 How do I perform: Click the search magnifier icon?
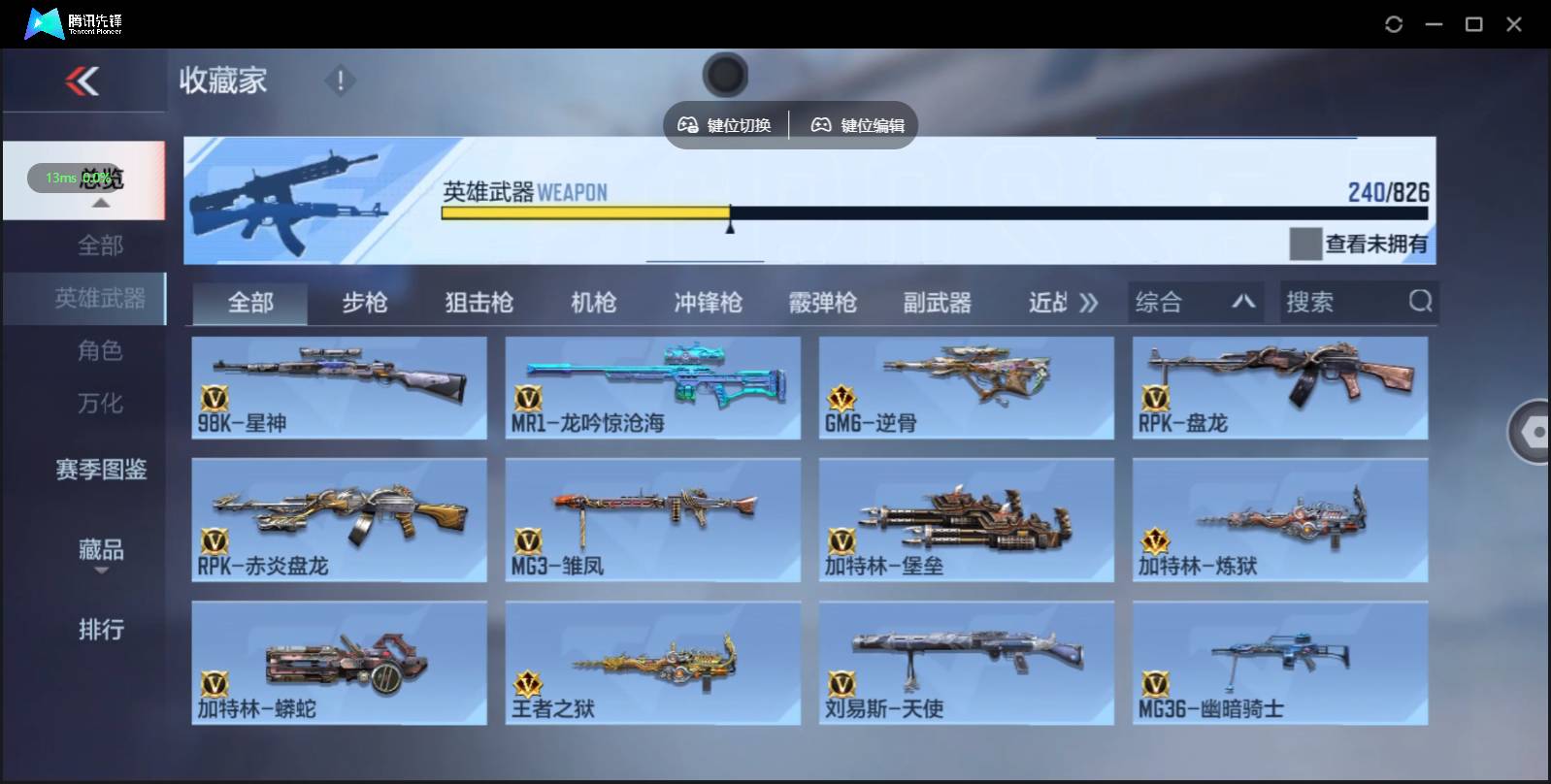coord(1421,302)
